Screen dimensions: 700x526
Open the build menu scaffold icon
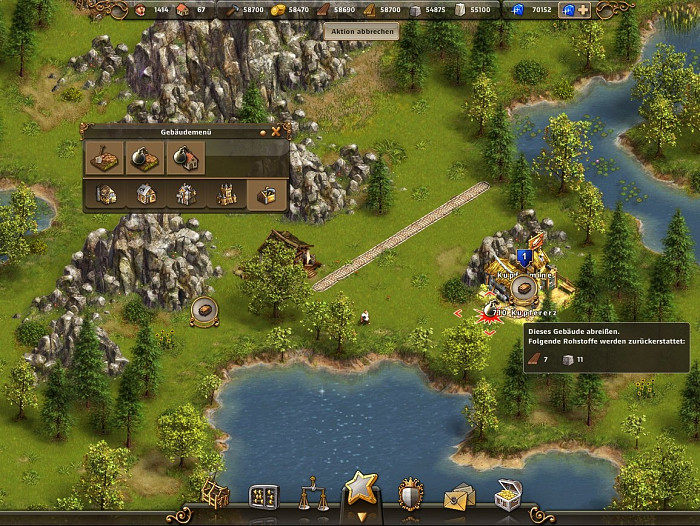pos(215,494)
